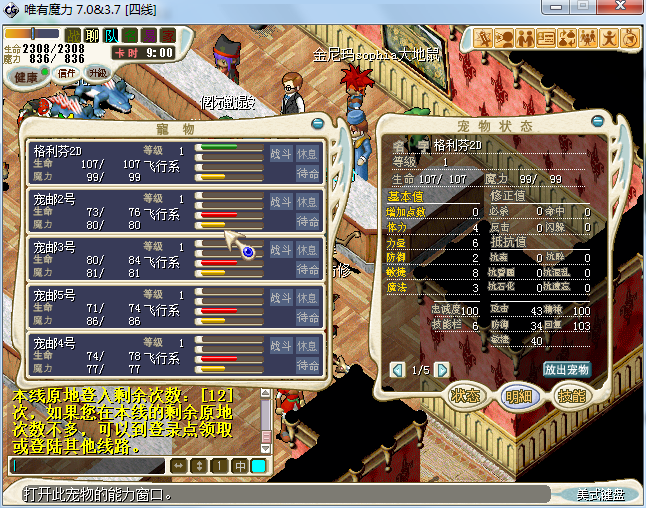Set 宠由5号 to 休息 (rest)

coord(308,298)
